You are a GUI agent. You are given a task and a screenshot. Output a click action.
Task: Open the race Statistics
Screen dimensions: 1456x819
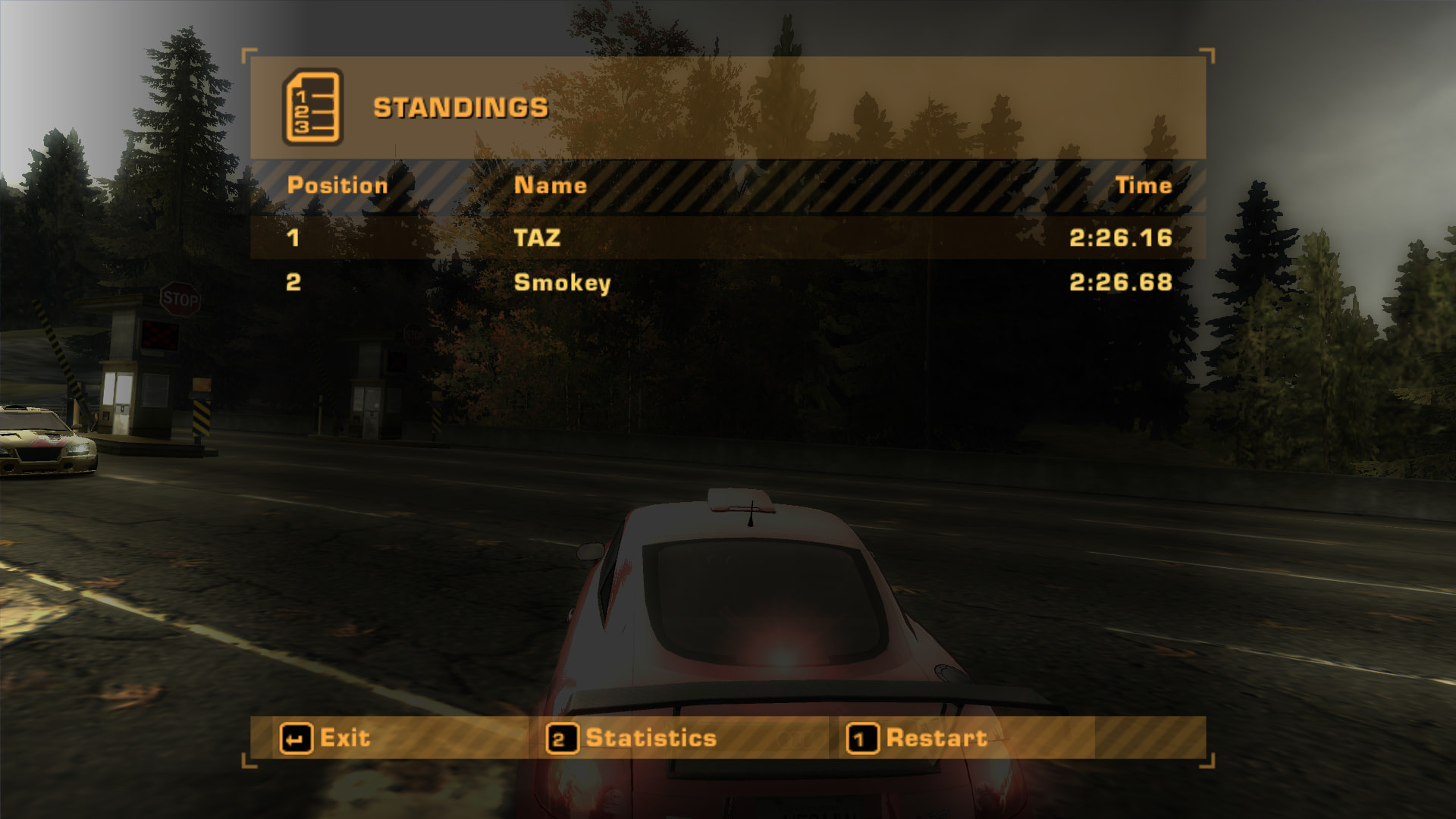click(x=632, y=738)
